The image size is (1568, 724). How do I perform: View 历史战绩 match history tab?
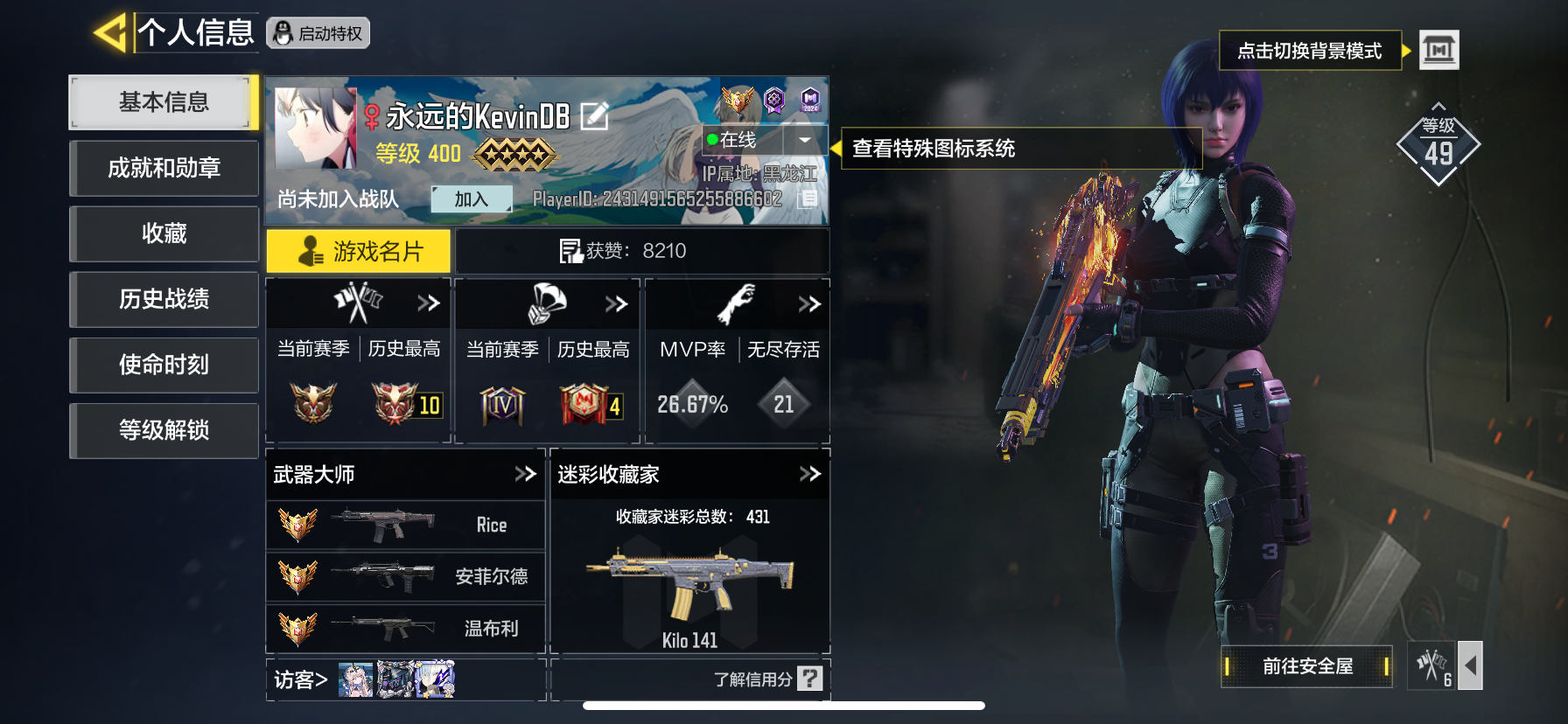click(164, 299)
